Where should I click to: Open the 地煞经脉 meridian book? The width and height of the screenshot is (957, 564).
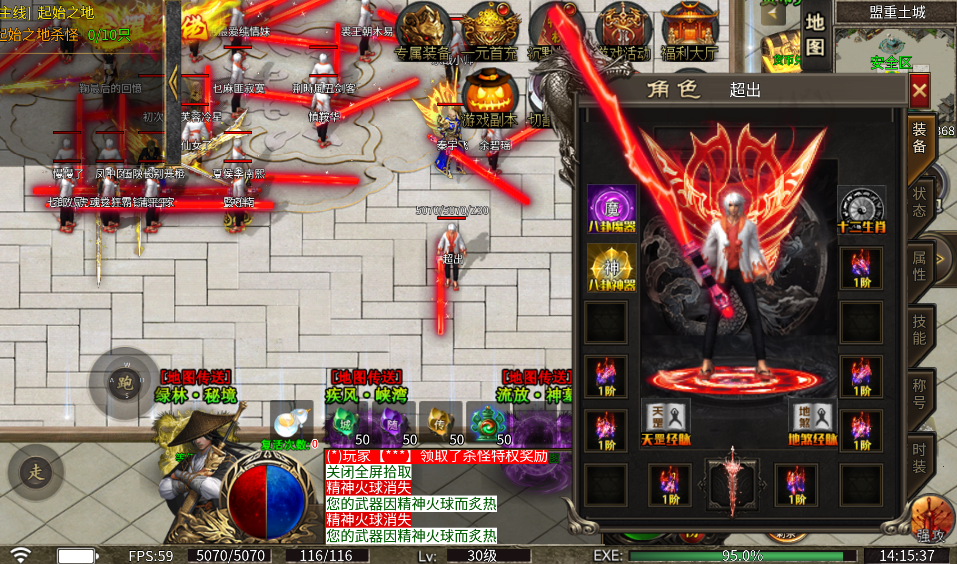click(815, 420)
